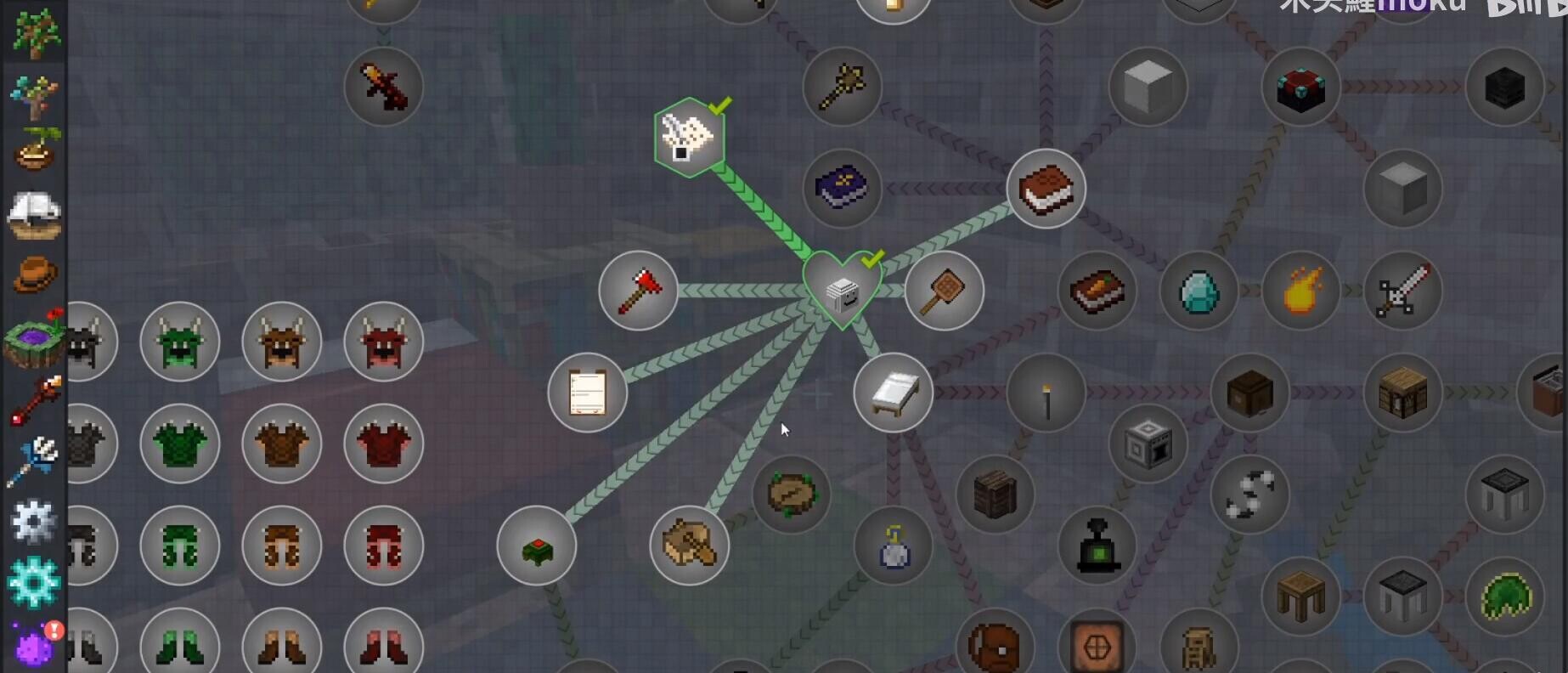The width and height of the screenshot is (1568, 673).
Task: Select the red axe quest
Action: click(x=638, y=291)
